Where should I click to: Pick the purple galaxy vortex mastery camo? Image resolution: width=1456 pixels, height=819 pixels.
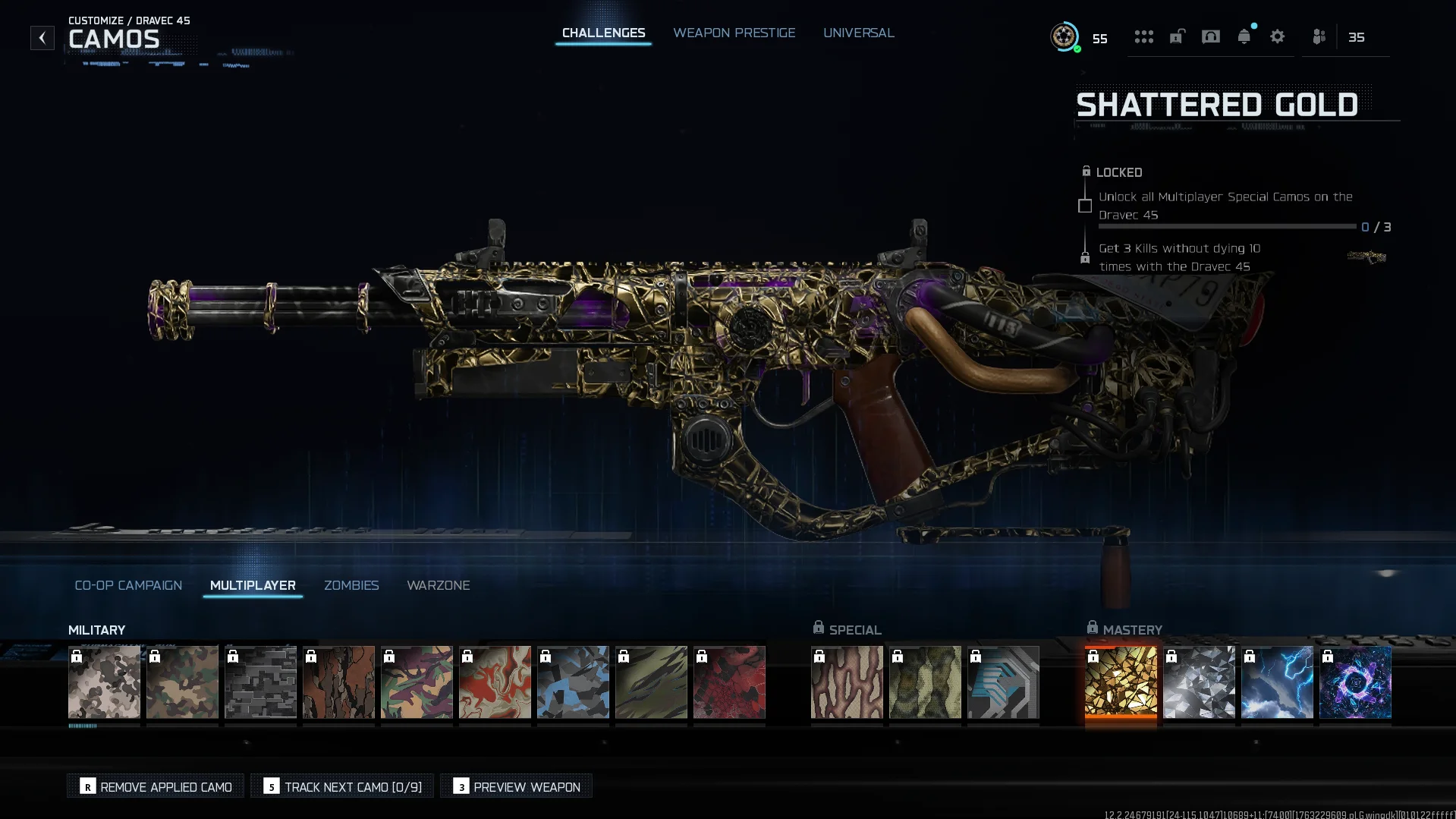pyautogui.click(x=1355, y=682)
